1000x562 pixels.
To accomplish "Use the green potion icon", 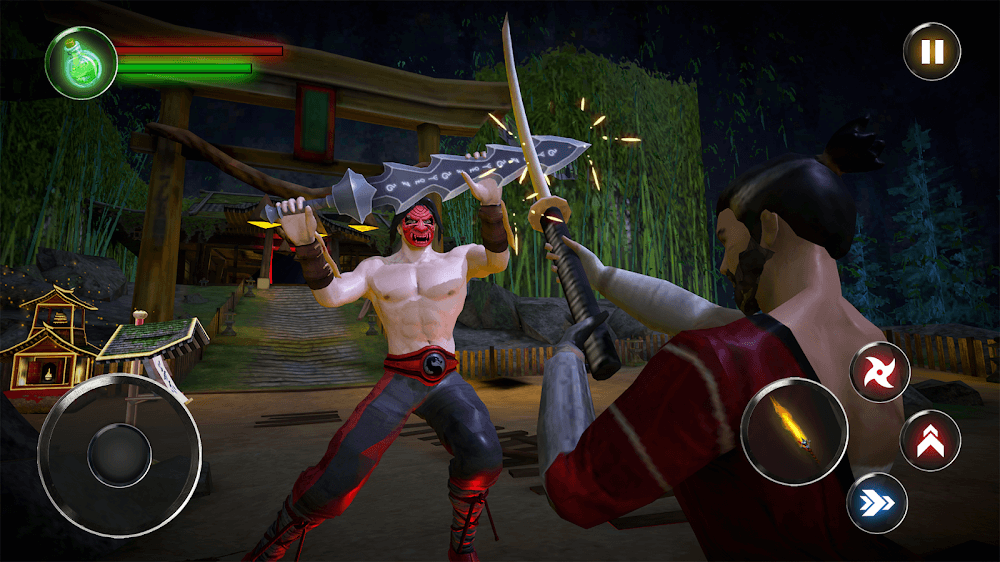I will point(81,62).
